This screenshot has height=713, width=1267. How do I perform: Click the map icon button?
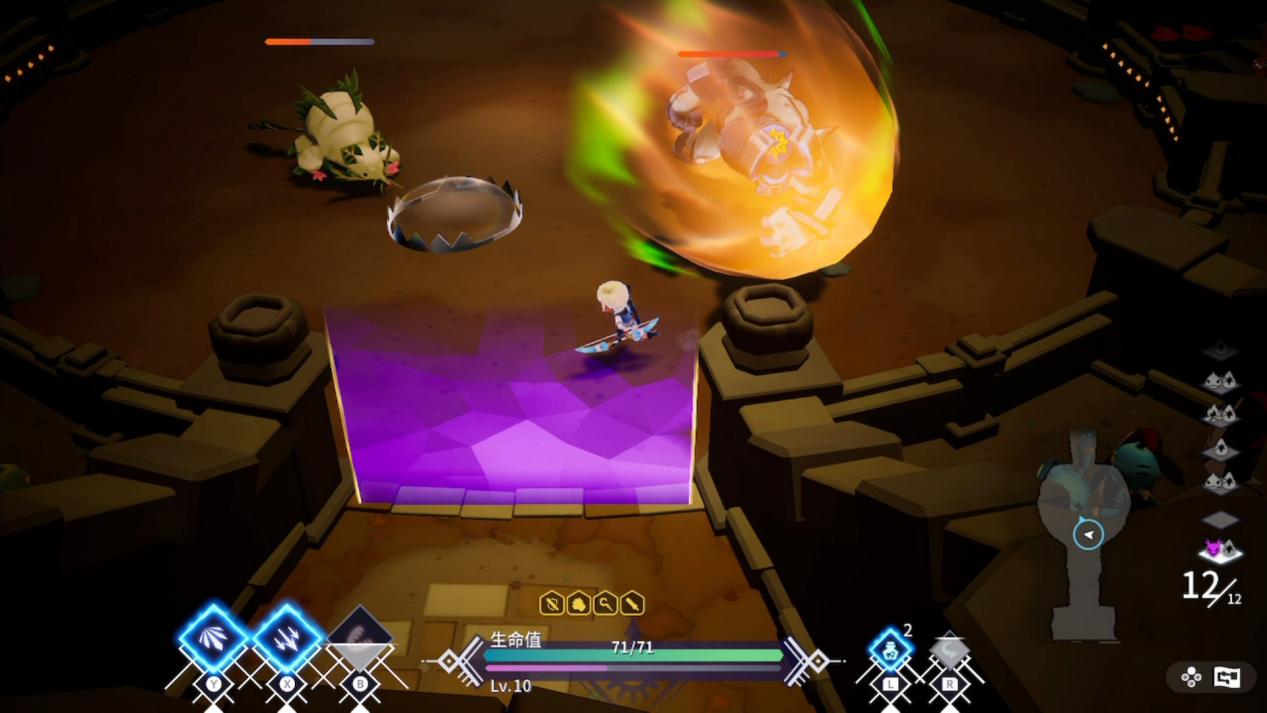(x=1226, y=677)
